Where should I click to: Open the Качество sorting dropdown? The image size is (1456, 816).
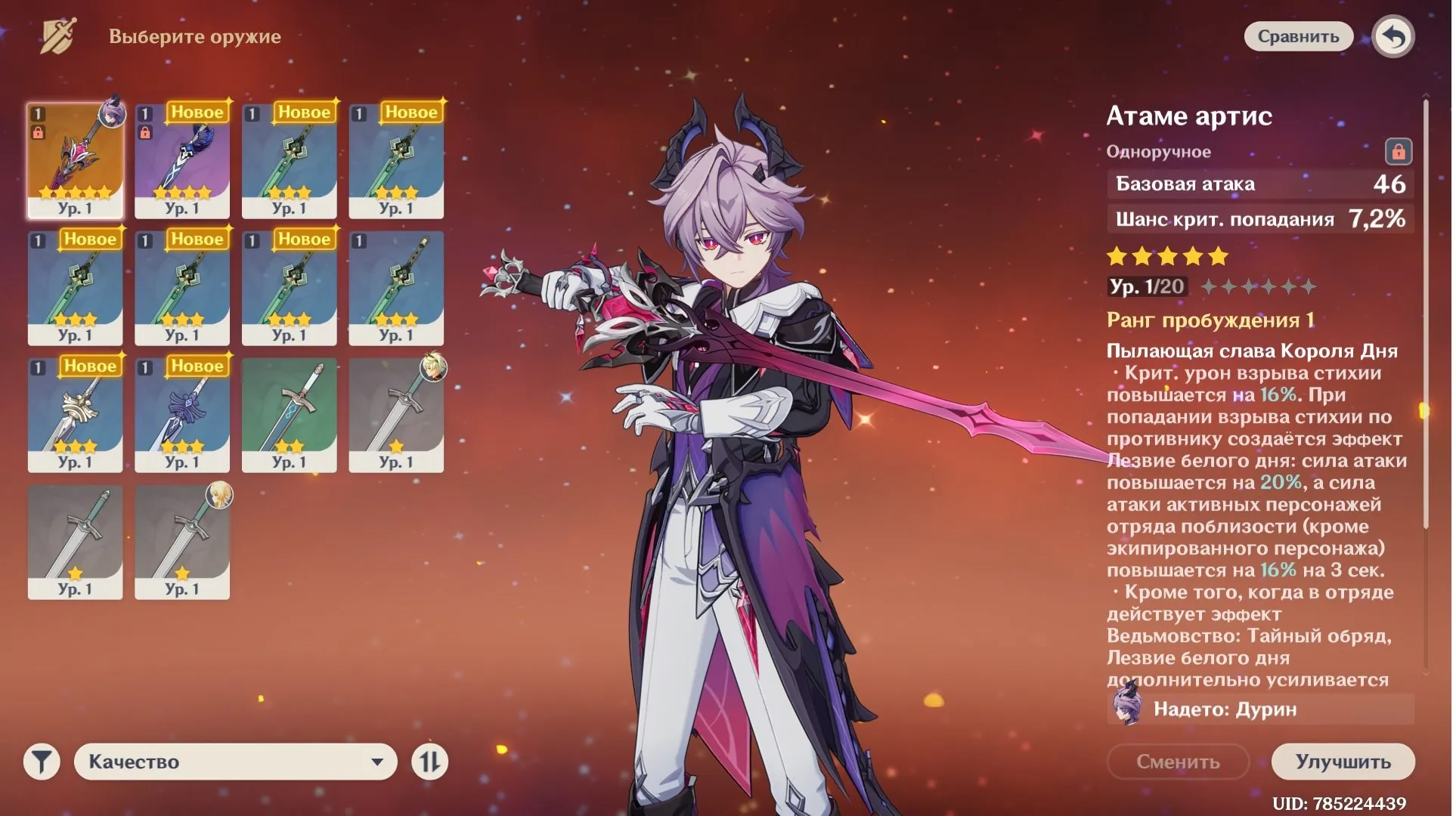coord(234,762)
